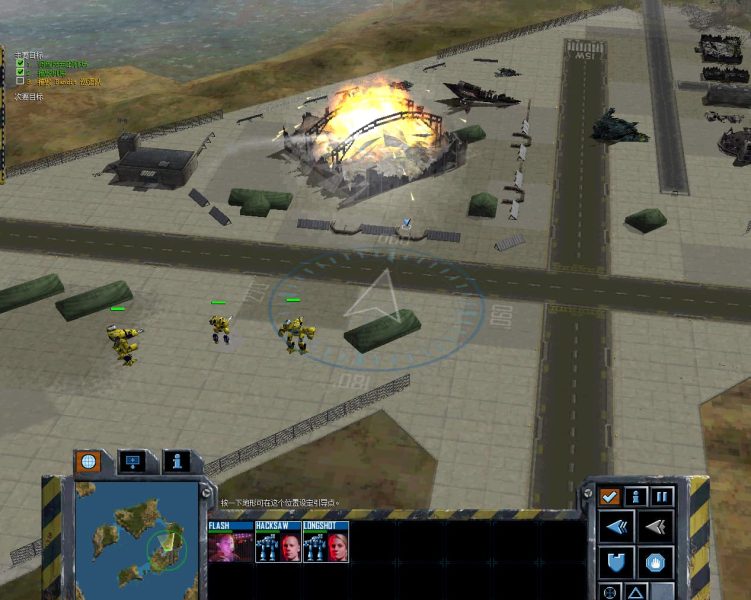
Task: Click the orange checkmark objectives button
Action: point(608,496)
